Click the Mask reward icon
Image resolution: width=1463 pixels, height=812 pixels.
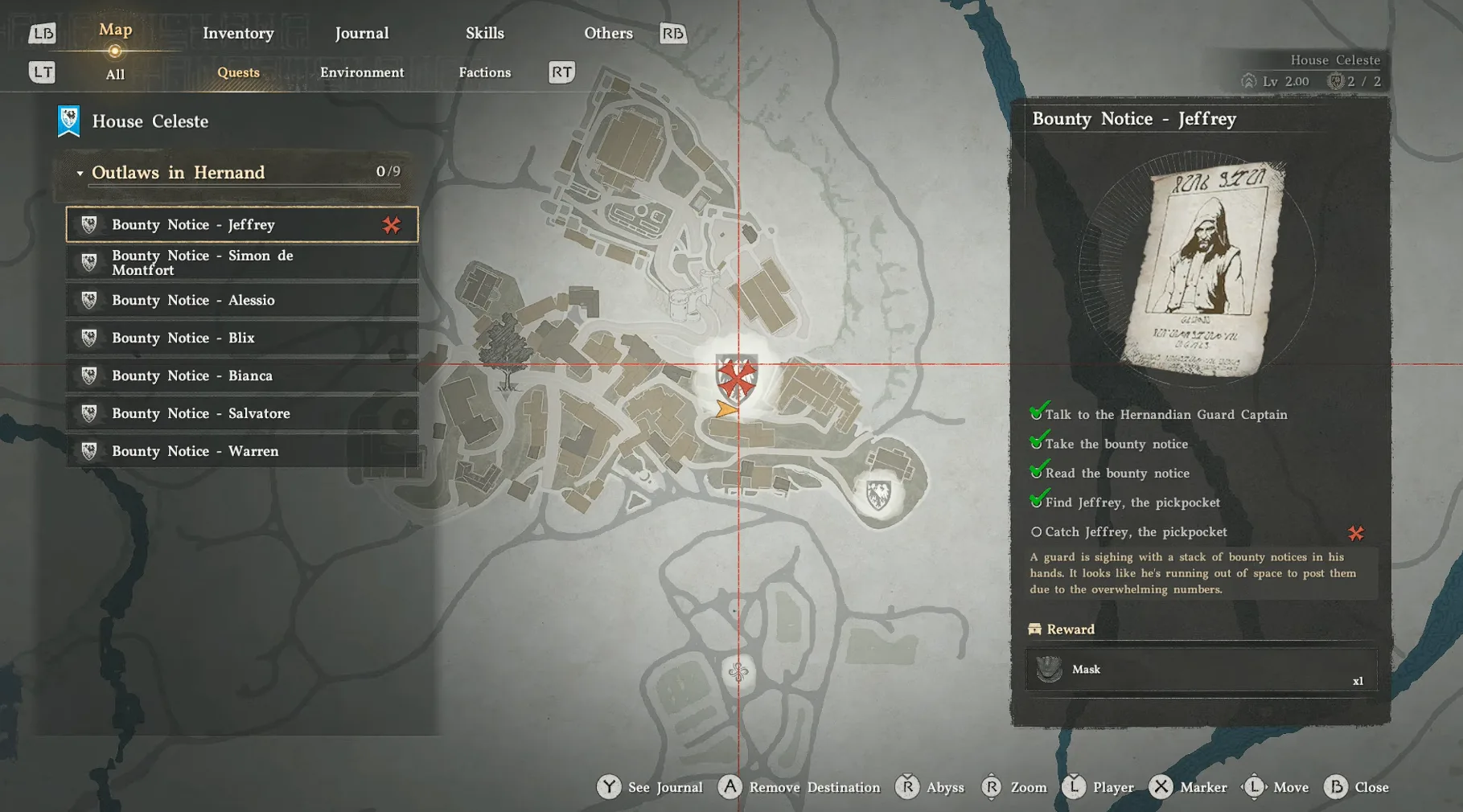coord(1048,669)
